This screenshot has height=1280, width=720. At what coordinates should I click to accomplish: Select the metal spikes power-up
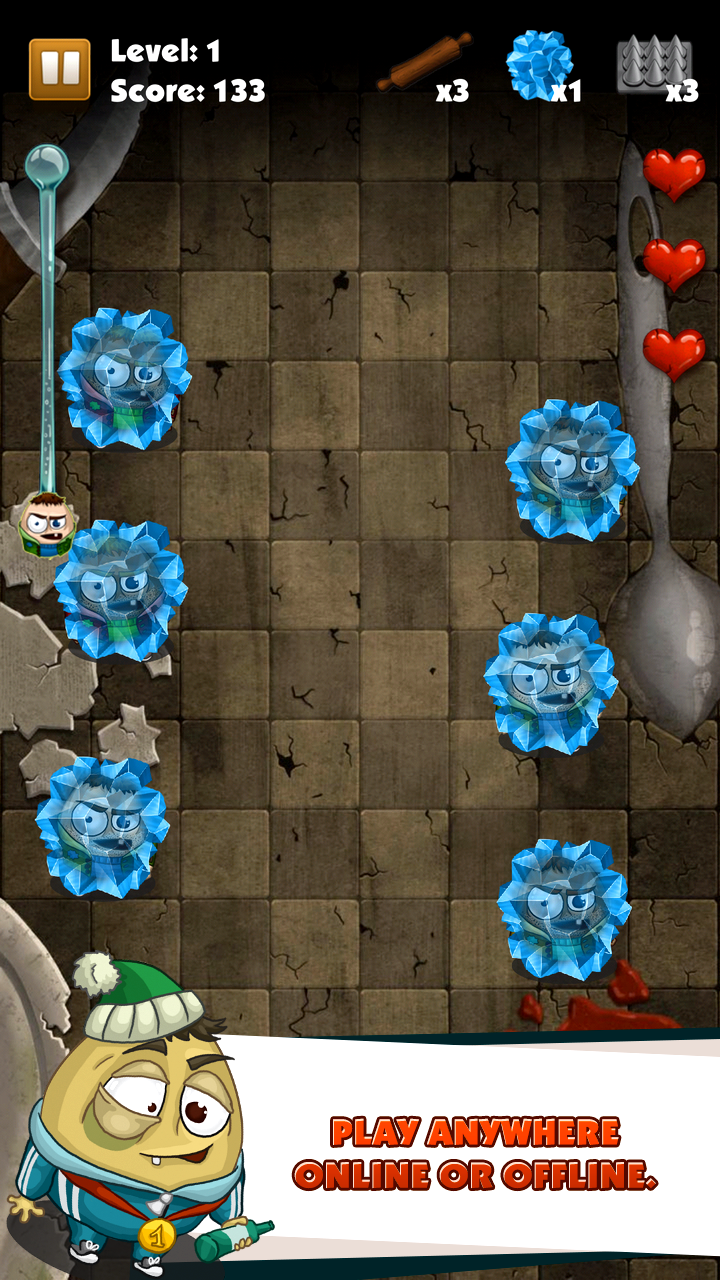653,64
